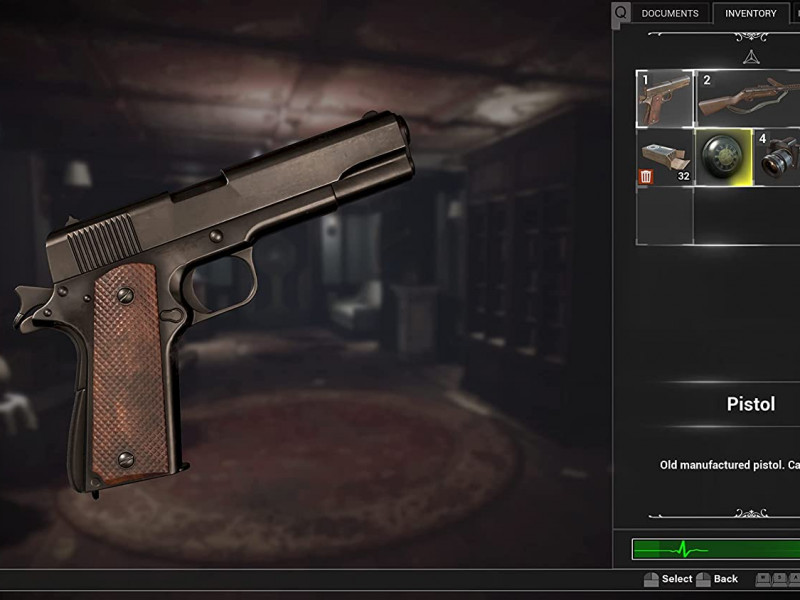Click the red trash icon on ammo
Screen dimensions: 800x600
tap(646, 176)
